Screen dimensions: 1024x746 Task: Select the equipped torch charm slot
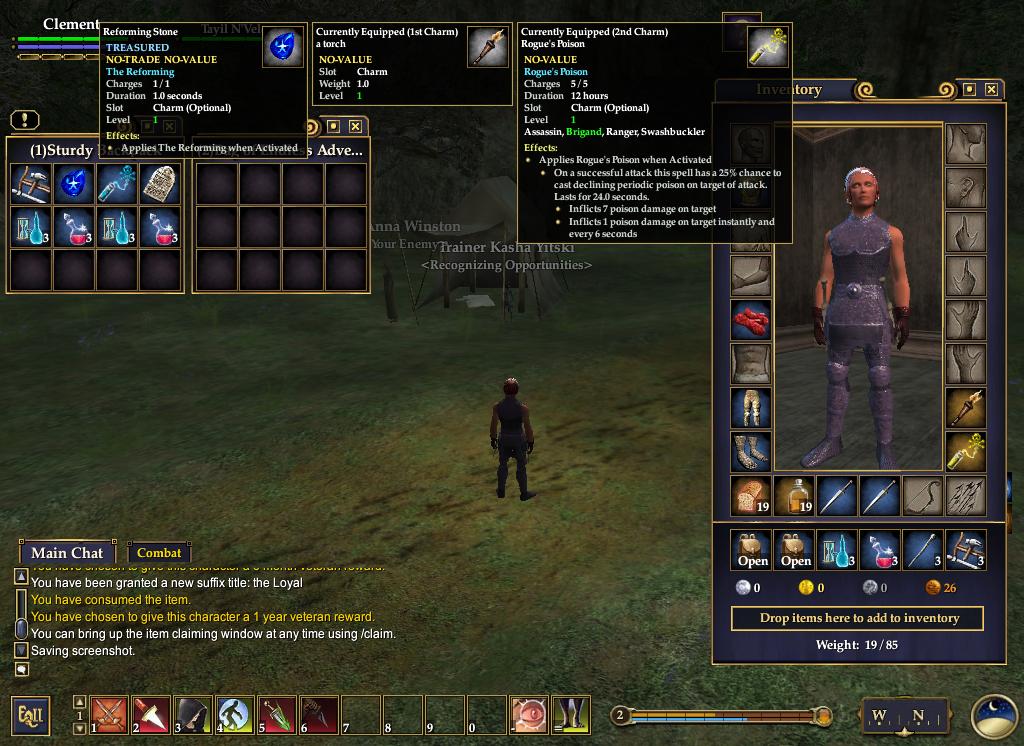click(966, 408)
